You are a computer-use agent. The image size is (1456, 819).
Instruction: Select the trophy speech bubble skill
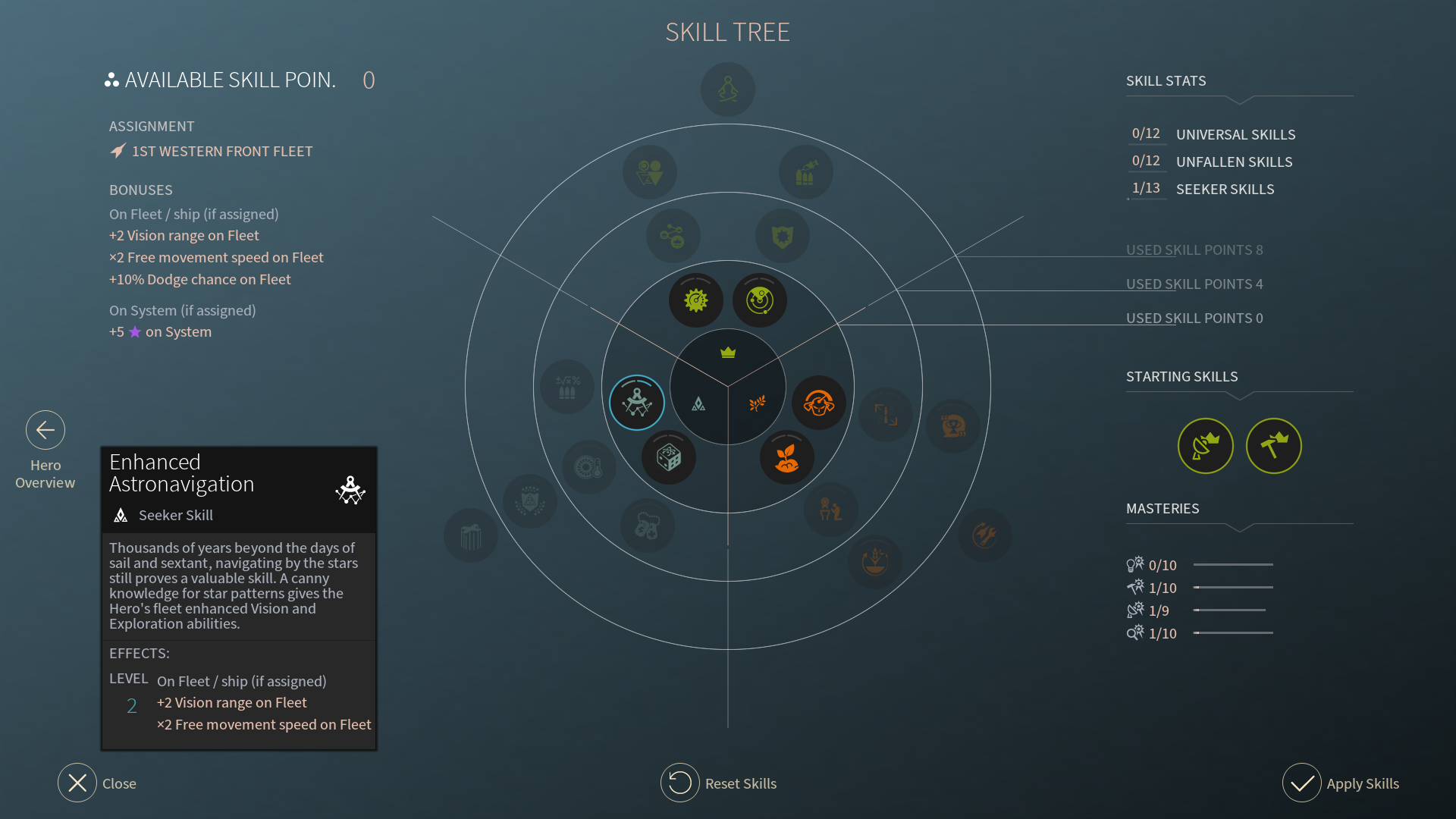click(x=953, y=426)
